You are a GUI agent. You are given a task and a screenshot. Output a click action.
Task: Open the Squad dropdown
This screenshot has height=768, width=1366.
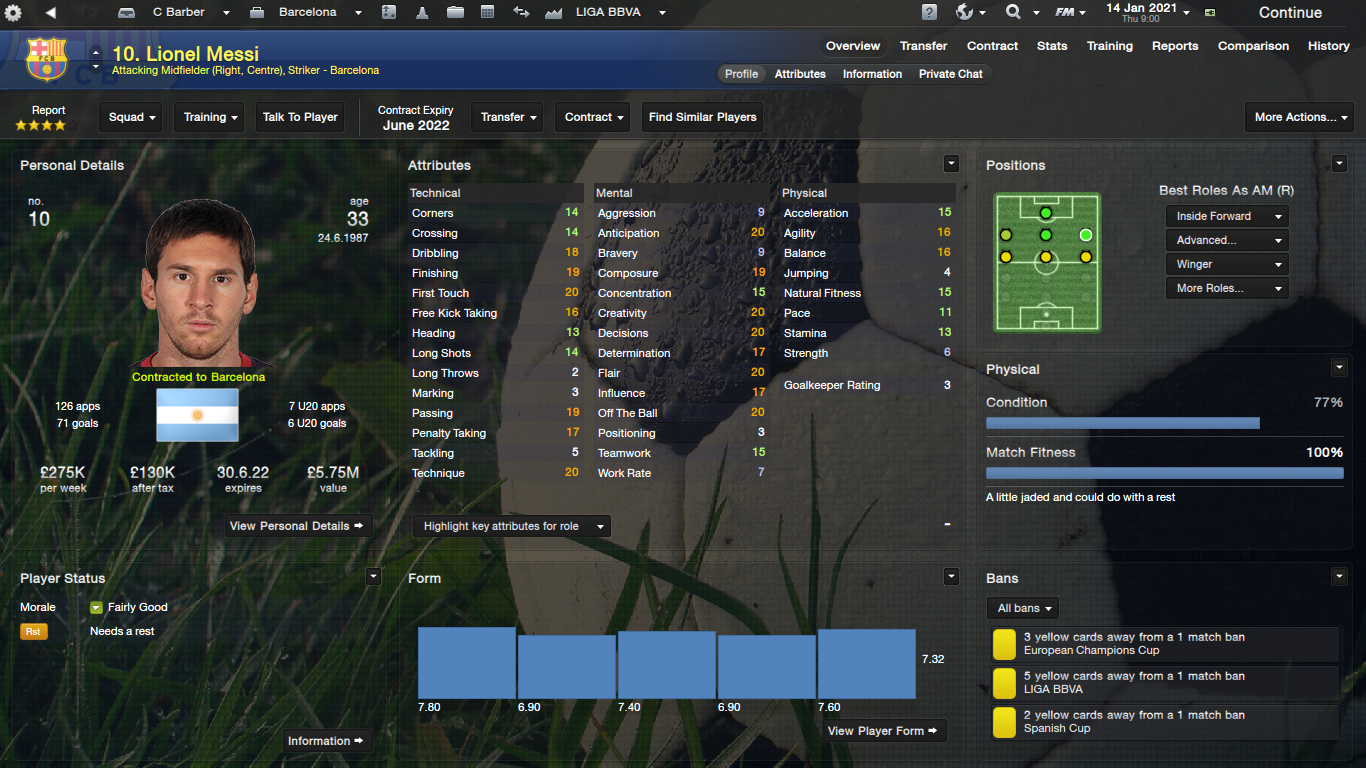(132, 117)
